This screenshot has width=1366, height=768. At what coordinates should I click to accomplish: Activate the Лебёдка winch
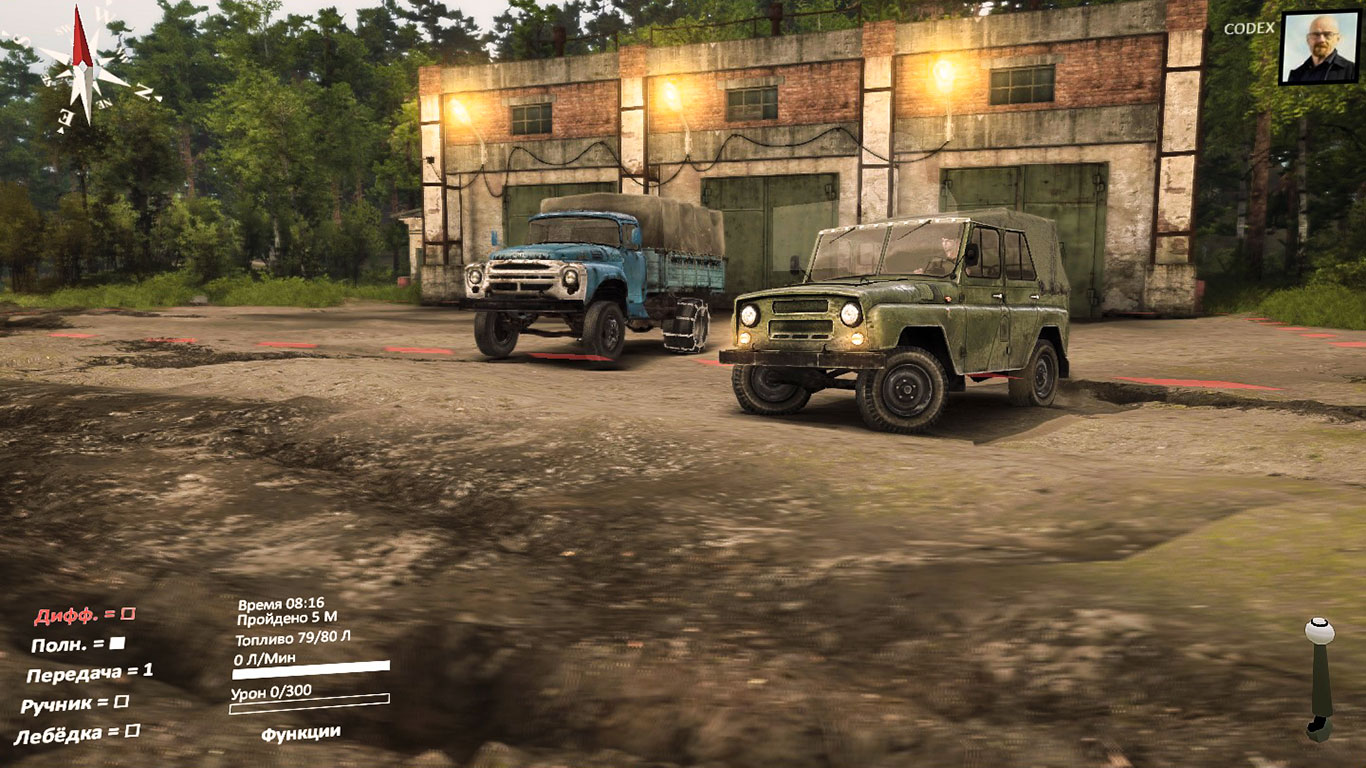77,734
